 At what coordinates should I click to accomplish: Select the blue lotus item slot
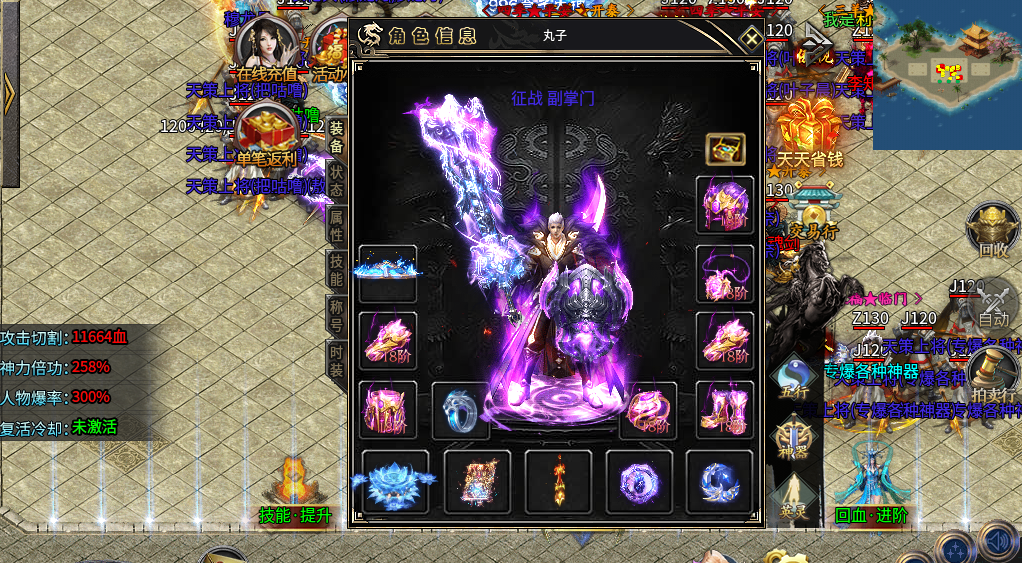[x=395, y=481]
